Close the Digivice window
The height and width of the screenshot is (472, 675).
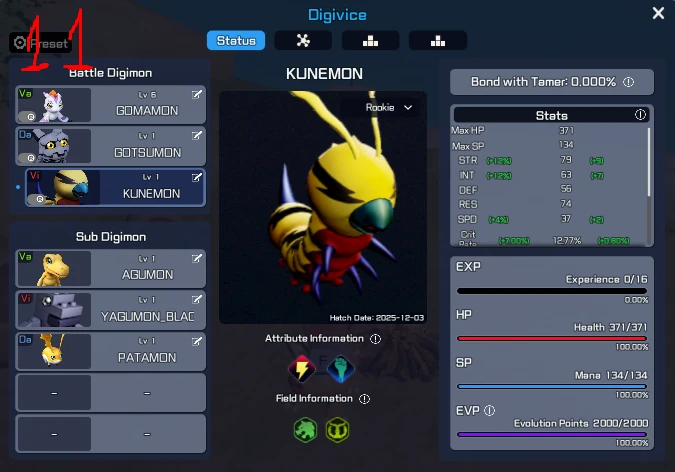tap(658, 13)
